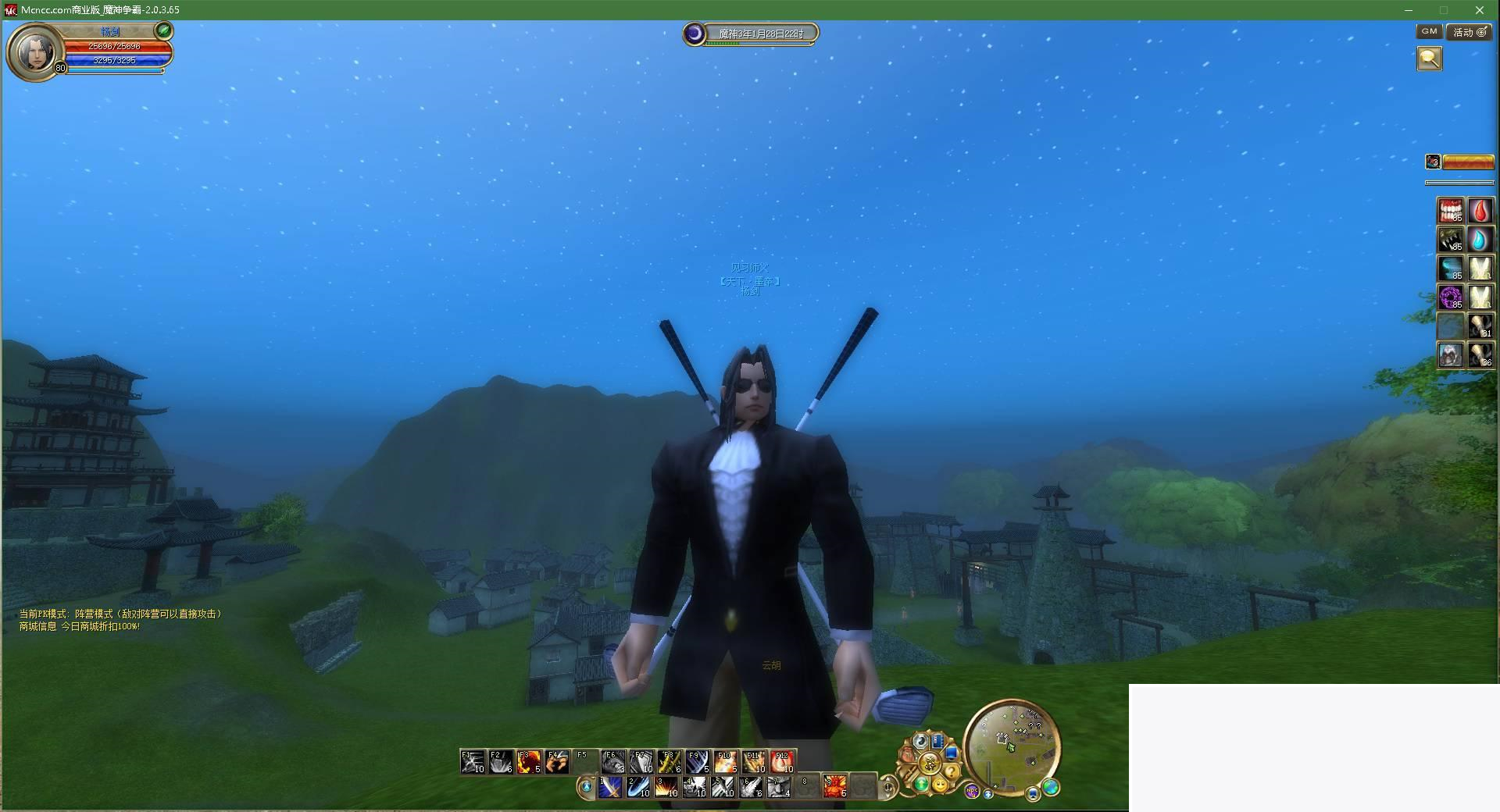Viewport: 1500px width, 812px height.
Task: Activate the F10 explosion skill
Action: coord(726,761)
